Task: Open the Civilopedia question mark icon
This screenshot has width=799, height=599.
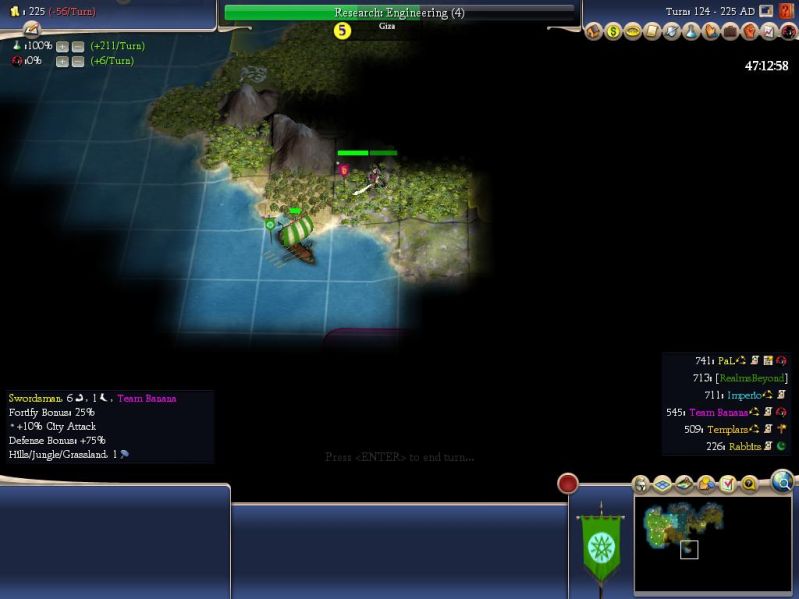Action: point(788,11)
